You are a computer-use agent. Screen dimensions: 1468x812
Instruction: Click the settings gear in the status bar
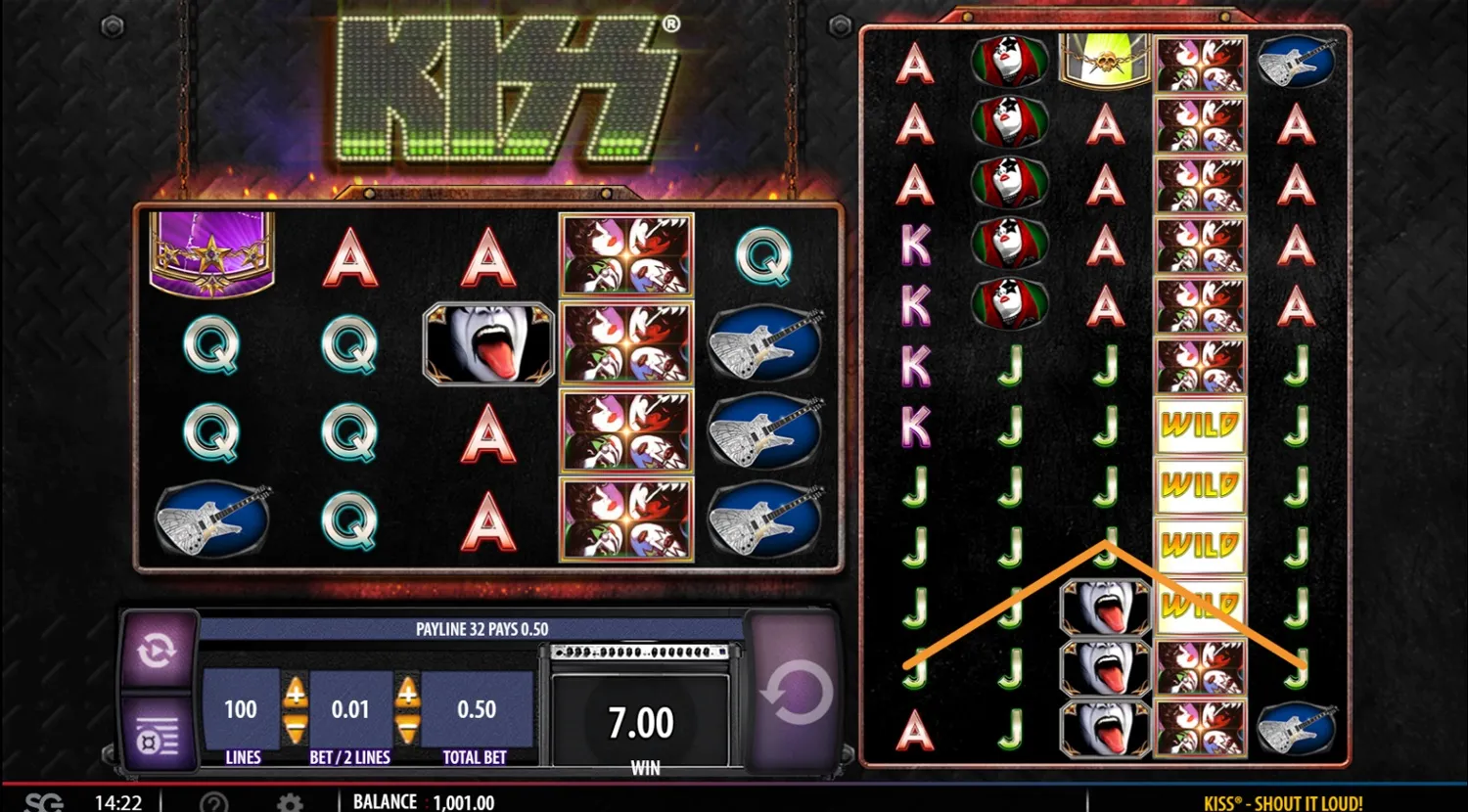[x=288, y=801]
